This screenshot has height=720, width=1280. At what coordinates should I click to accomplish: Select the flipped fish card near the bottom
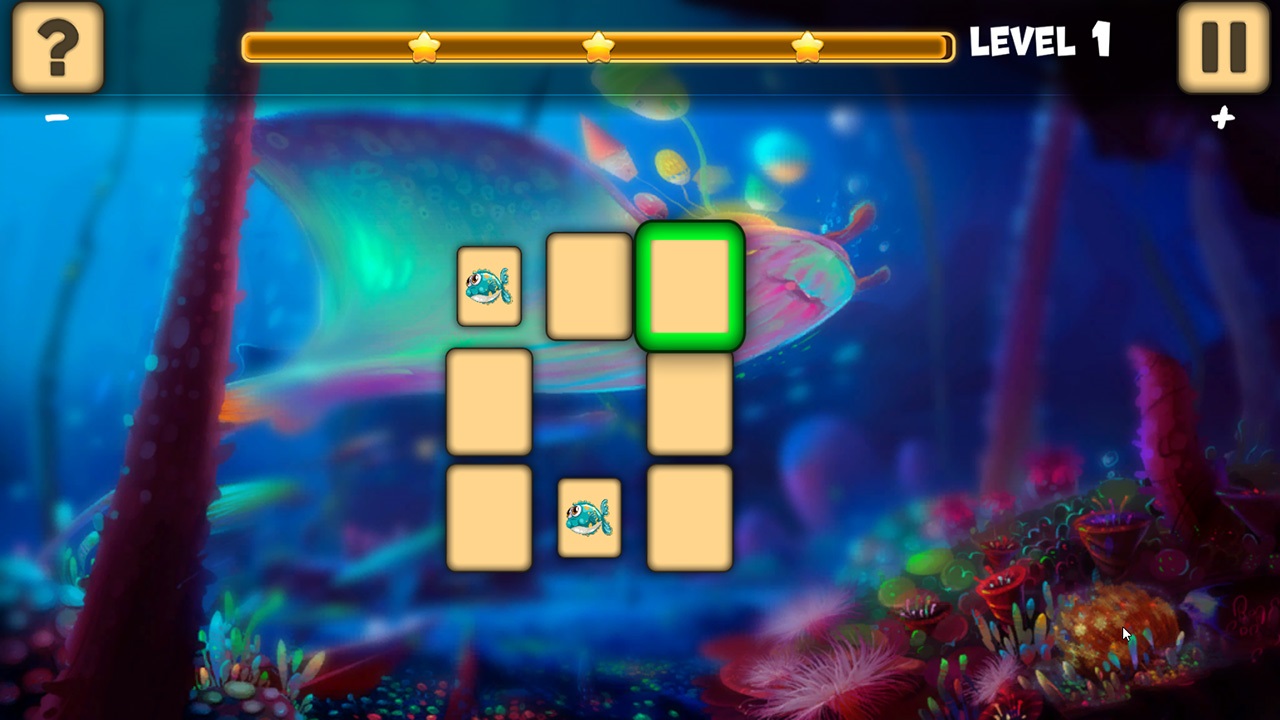tap(589, 517)
